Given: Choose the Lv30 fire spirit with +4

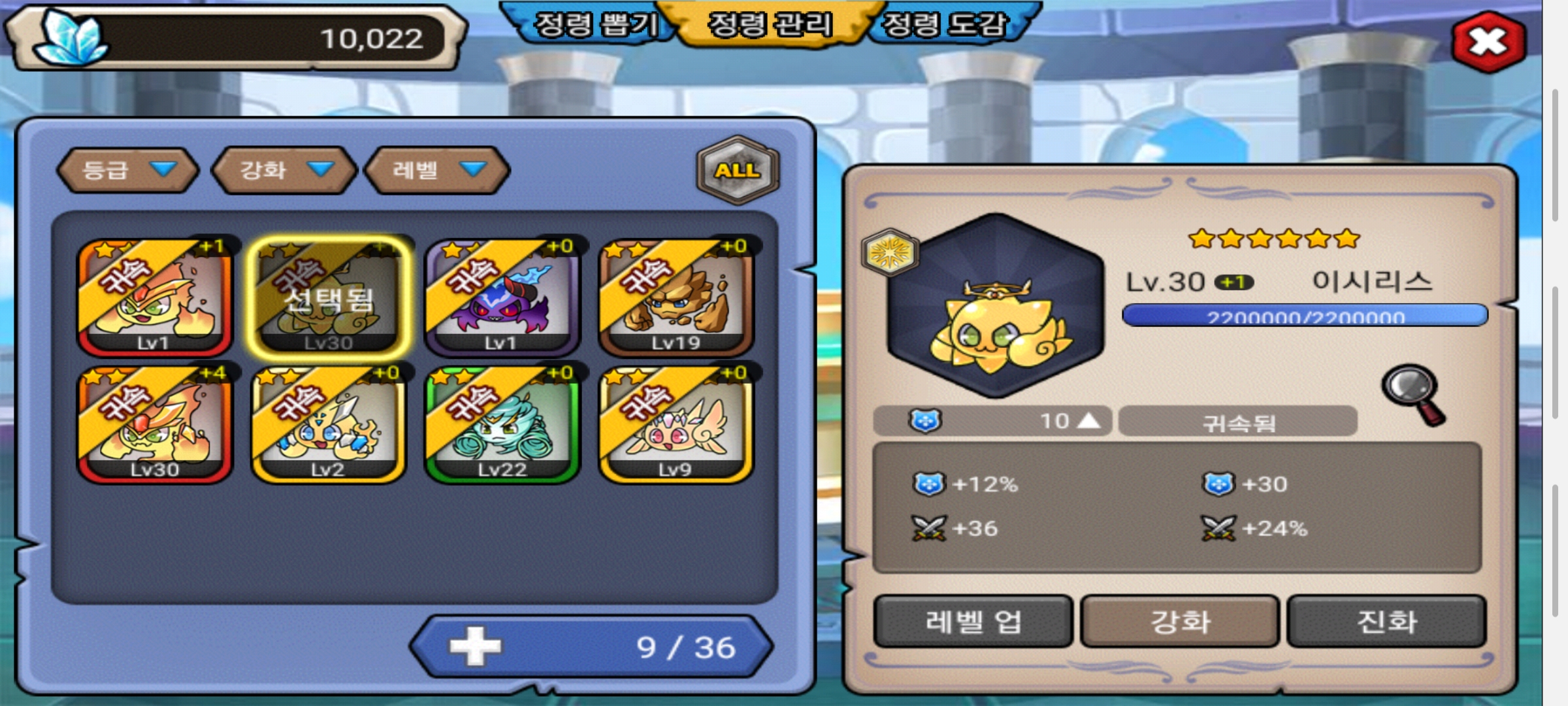Looking at the screenshot, I should click(x=155, y=425).
